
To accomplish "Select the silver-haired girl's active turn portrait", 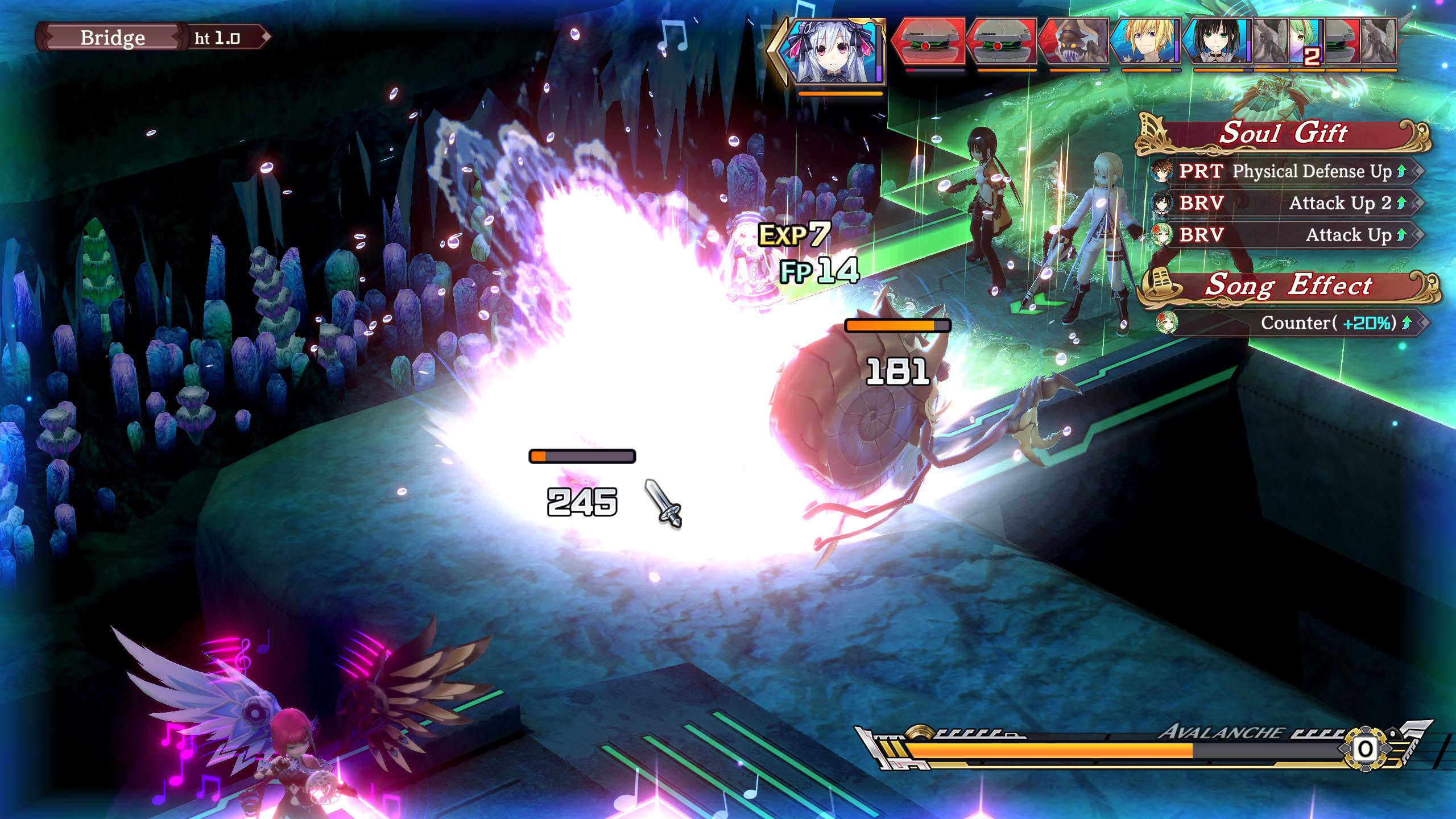I will point(834,50).
